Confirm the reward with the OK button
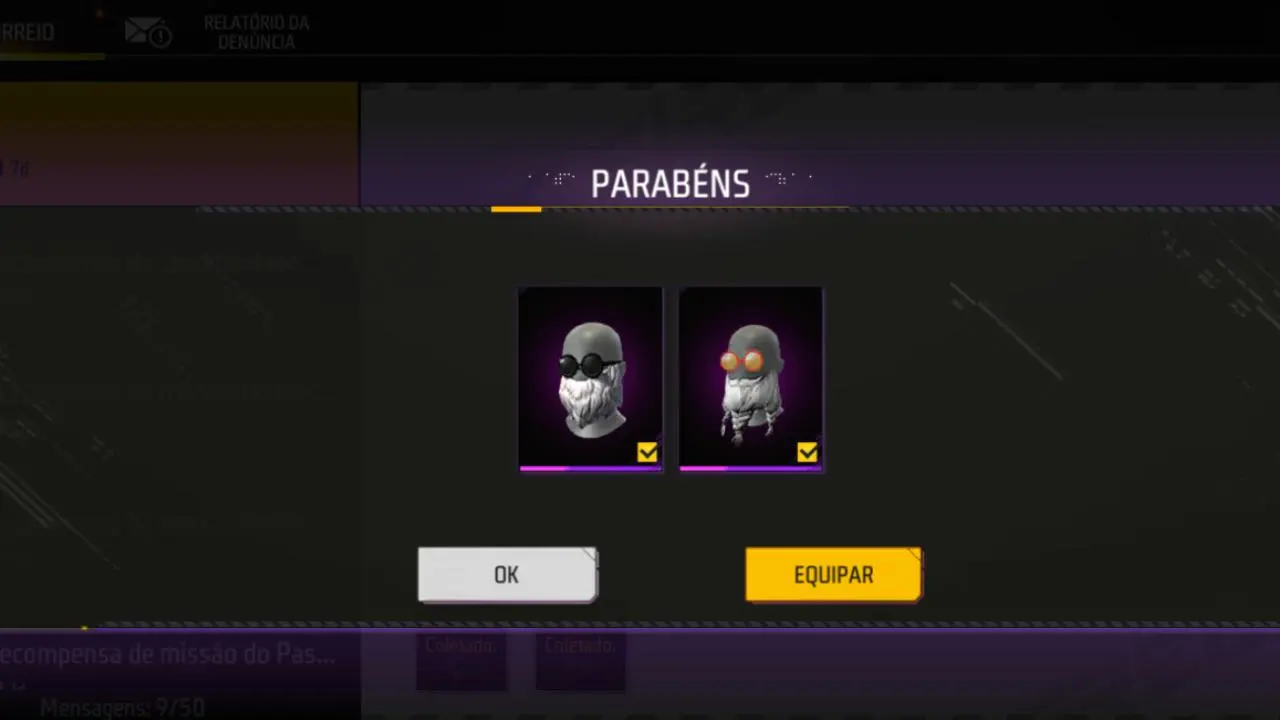Viewport: 1280px width, 720px height. click(507, 575)
